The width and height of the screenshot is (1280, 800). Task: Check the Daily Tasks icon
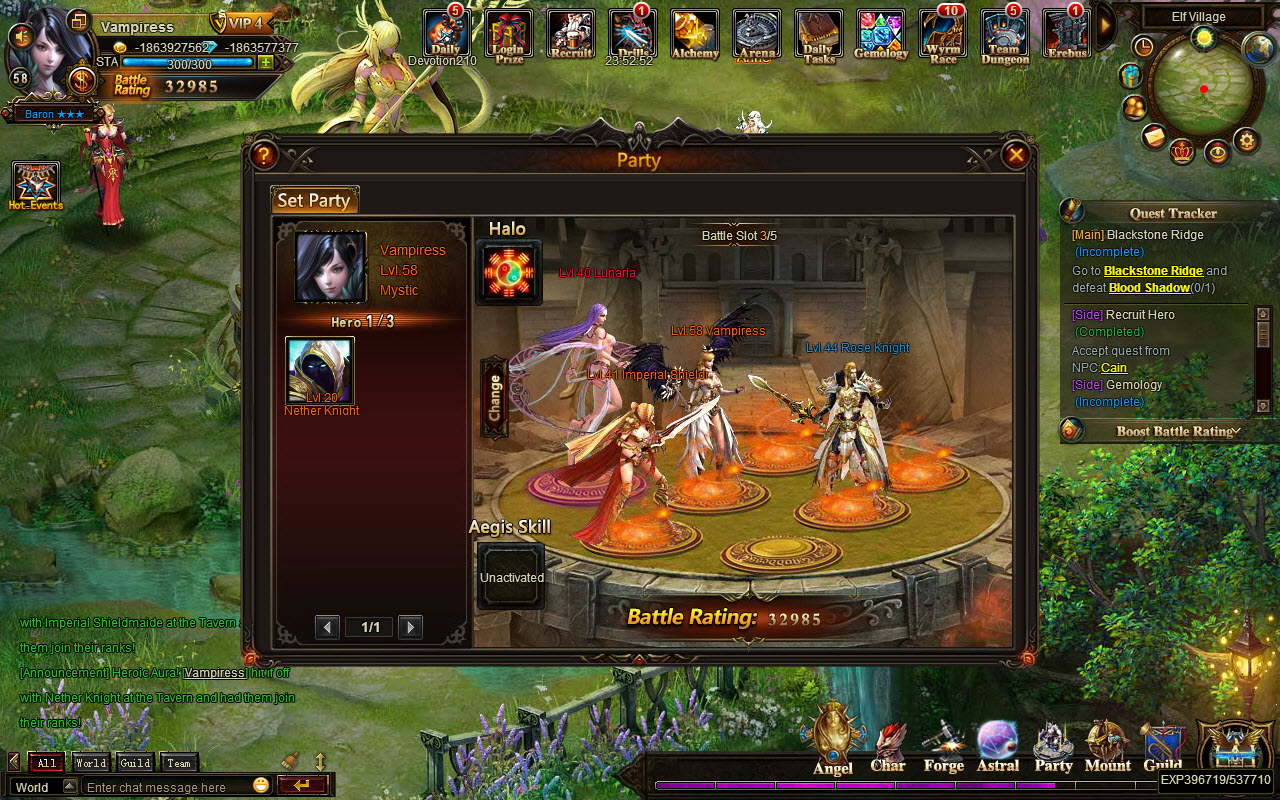click(818, 33)
